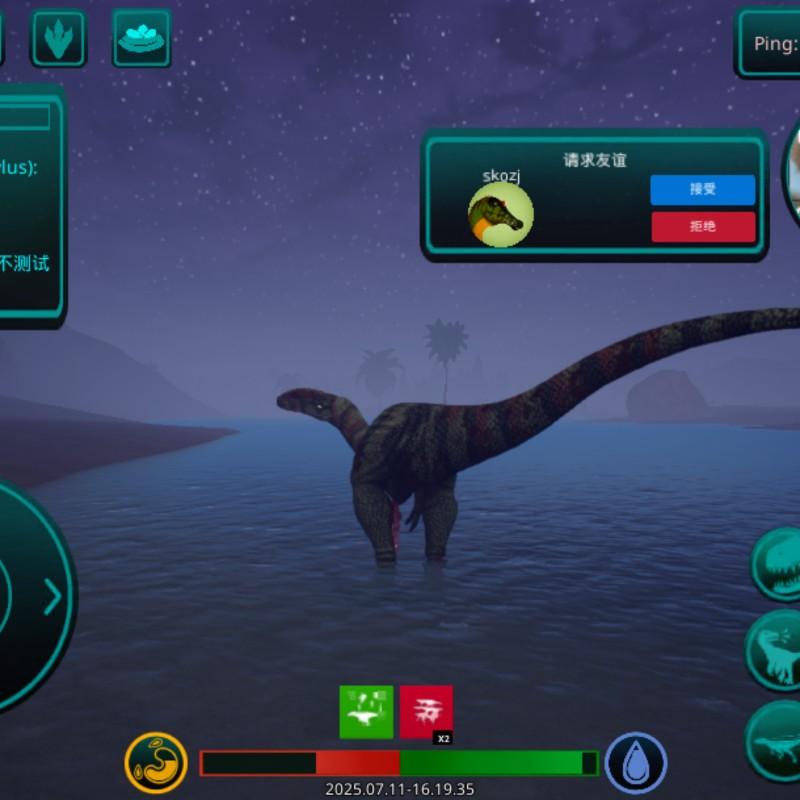This screenshot has height=800, width=800.
Task: Select the red x2 debuff icon
Action: [426, 712]
